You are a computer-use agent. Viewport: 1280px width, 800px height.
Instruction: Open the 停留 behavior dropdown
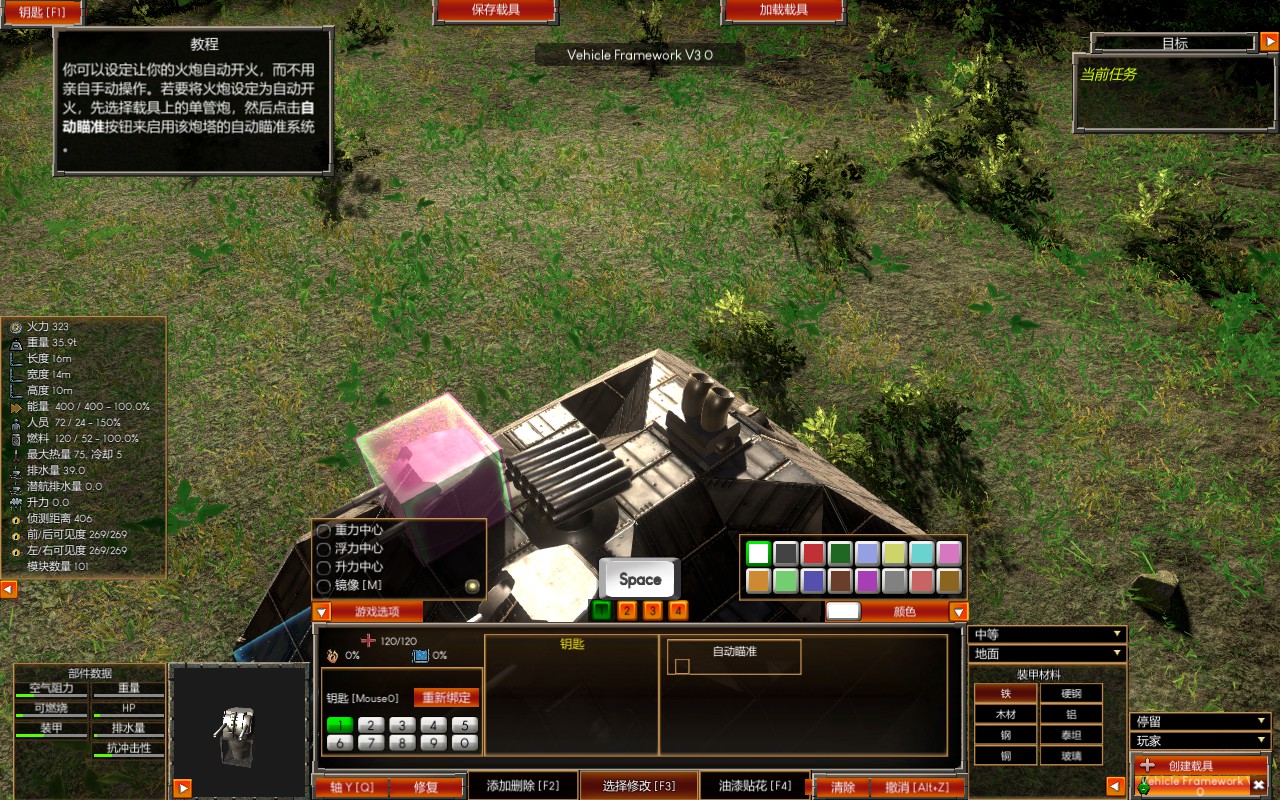click(1200, 721)
